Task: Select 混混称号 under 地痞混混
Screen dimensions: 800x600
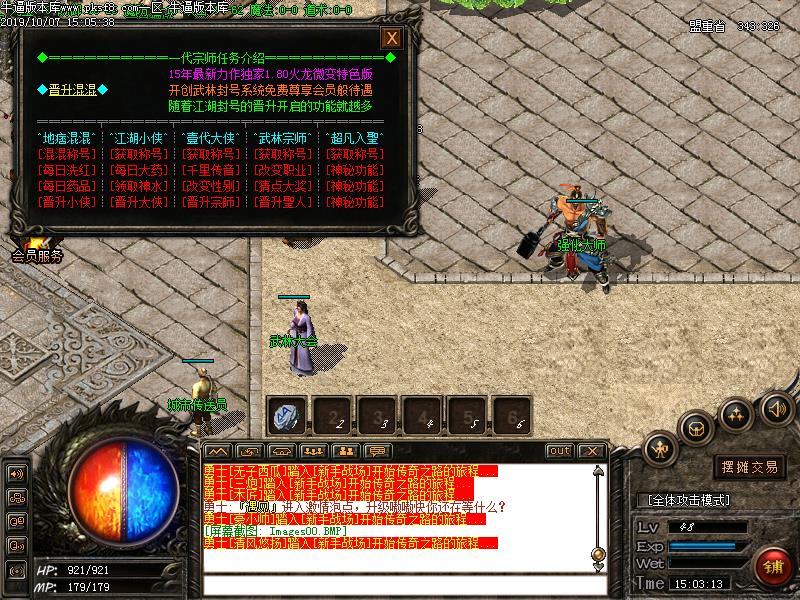Action: click(x=66, y=154)
